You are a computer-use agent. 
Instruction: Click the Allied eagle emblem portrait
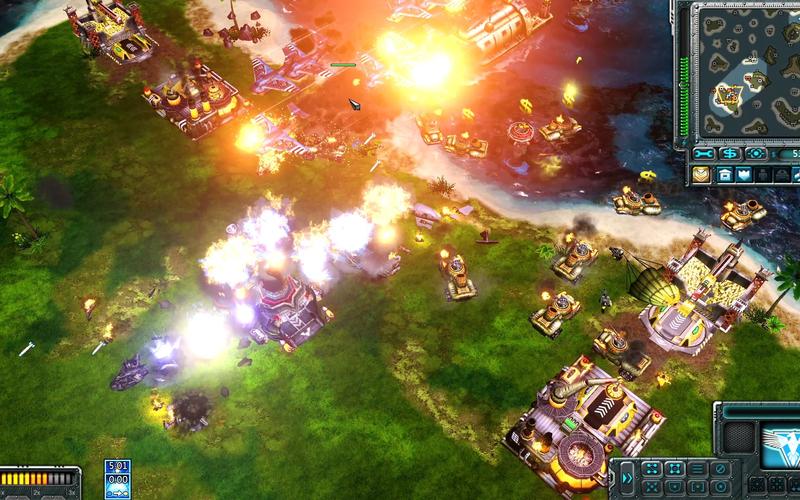click(x=781, y=445)
